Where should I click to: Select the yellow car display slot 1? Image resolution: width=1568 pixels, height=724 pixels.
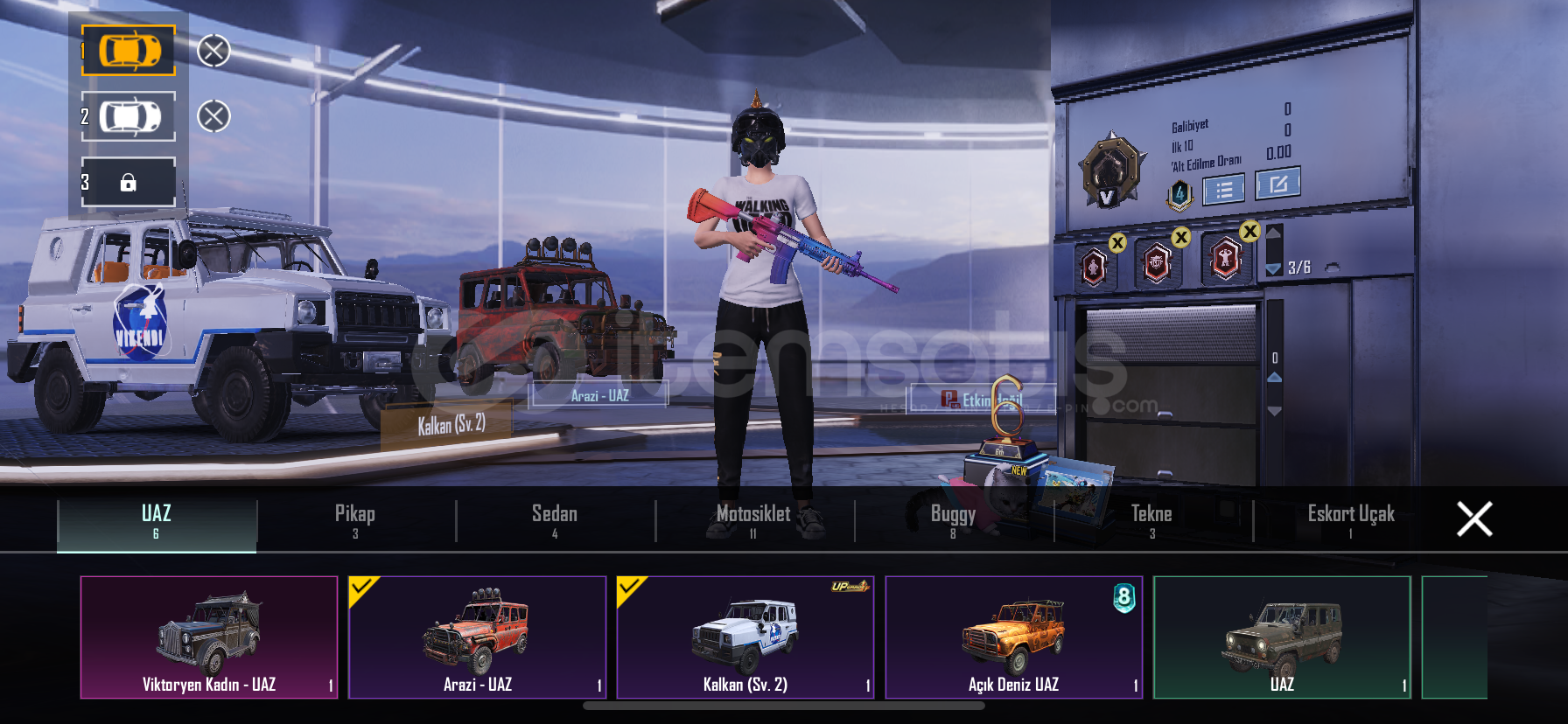tap(129, 51)
